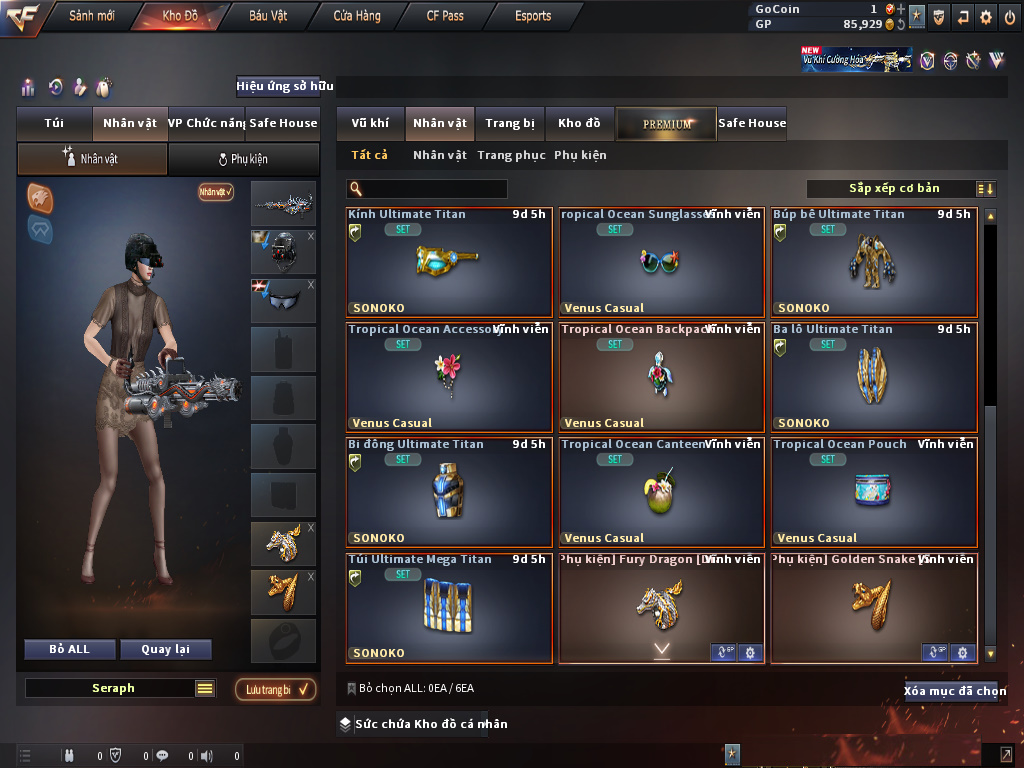Select the Kính Ultimate Titan item
The width and height of the screenshot is (1024, 768).
click(449, 262)
